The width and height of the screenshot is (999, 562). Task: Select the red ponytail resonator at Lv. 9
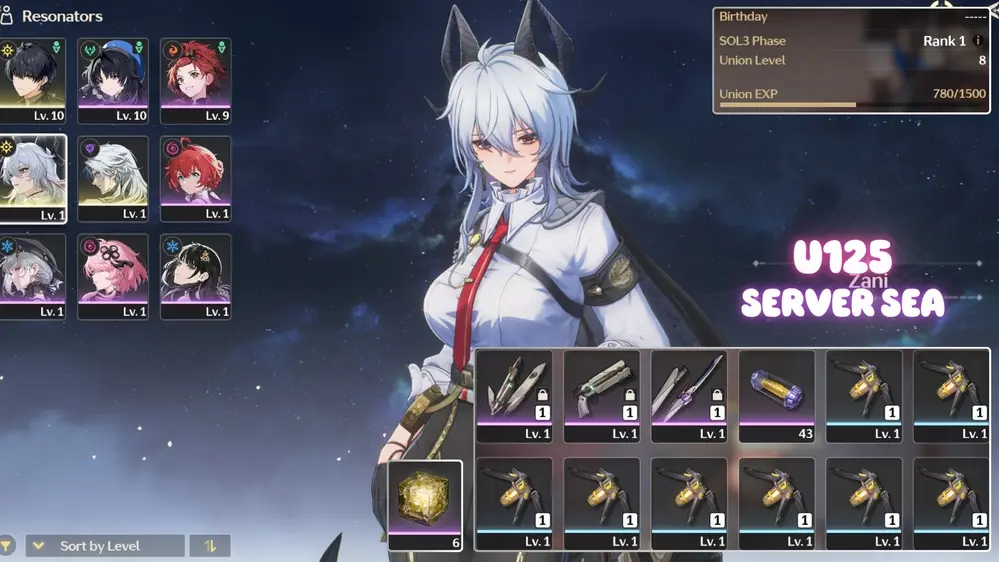[x=195, y=79]
